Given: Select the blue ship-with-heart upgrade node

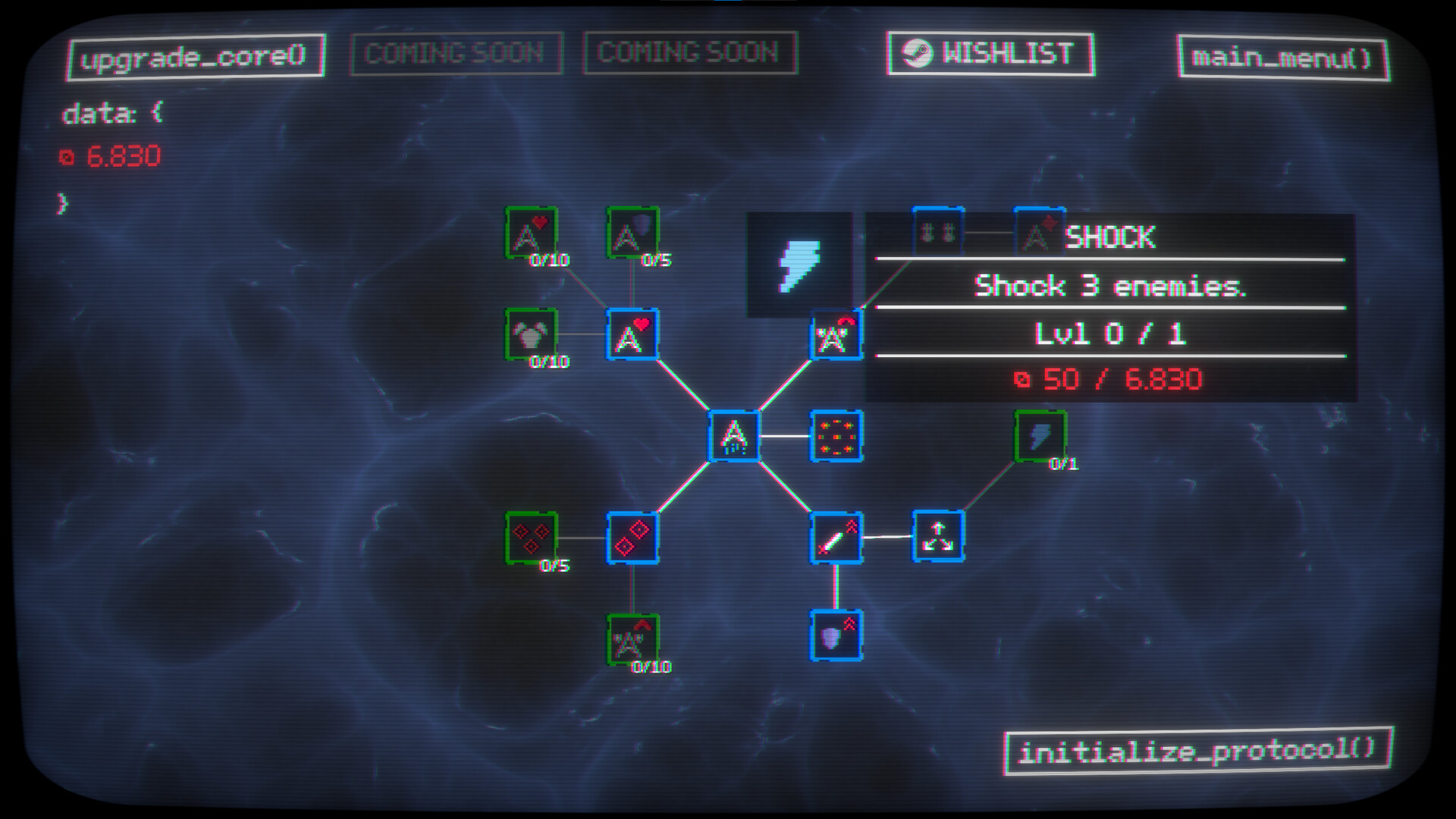Looking at the screenshot, I should pos(629,334).
